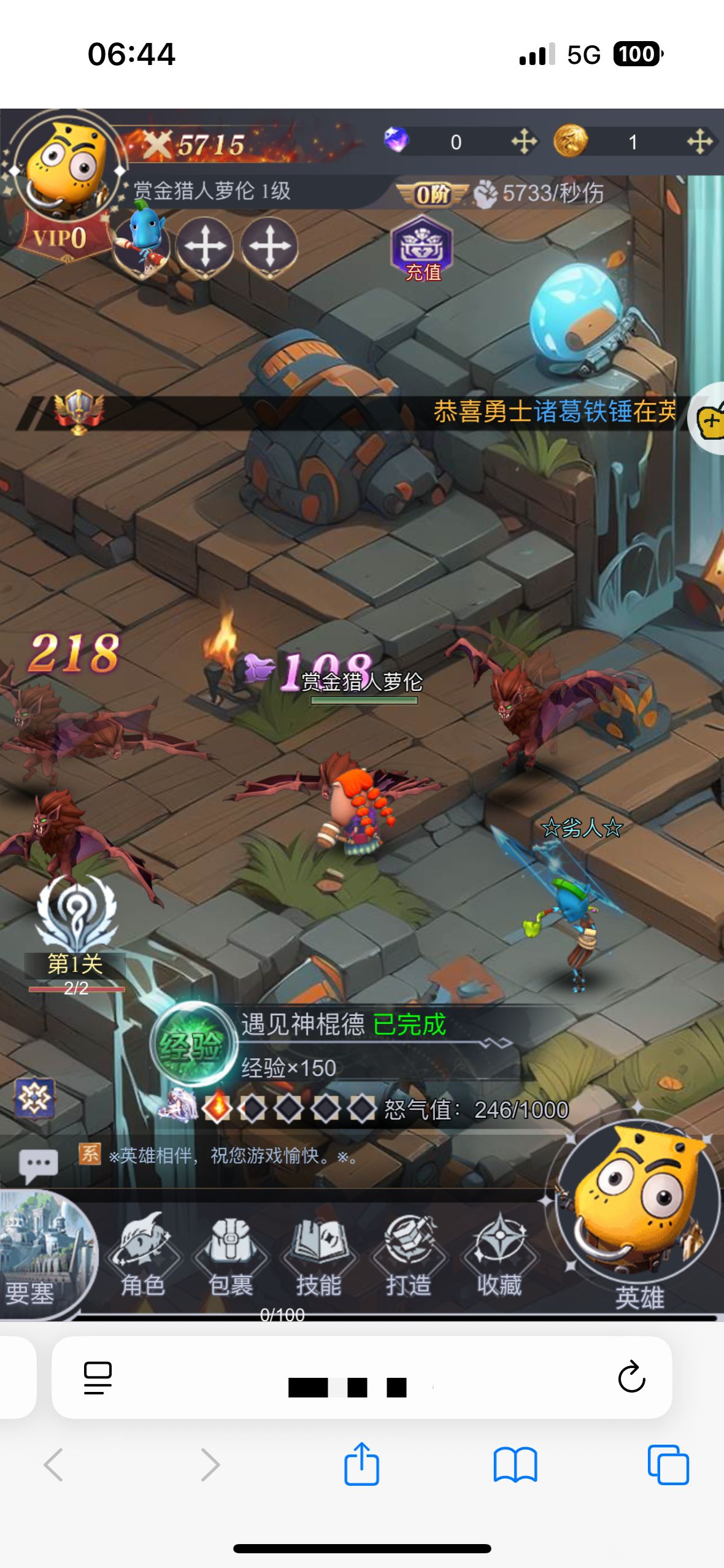Image resolution: width=724 pixels, height=1568 pixels.
Task: Open the 遇见神棍德 quest tracker
Action: (344, 1043)
